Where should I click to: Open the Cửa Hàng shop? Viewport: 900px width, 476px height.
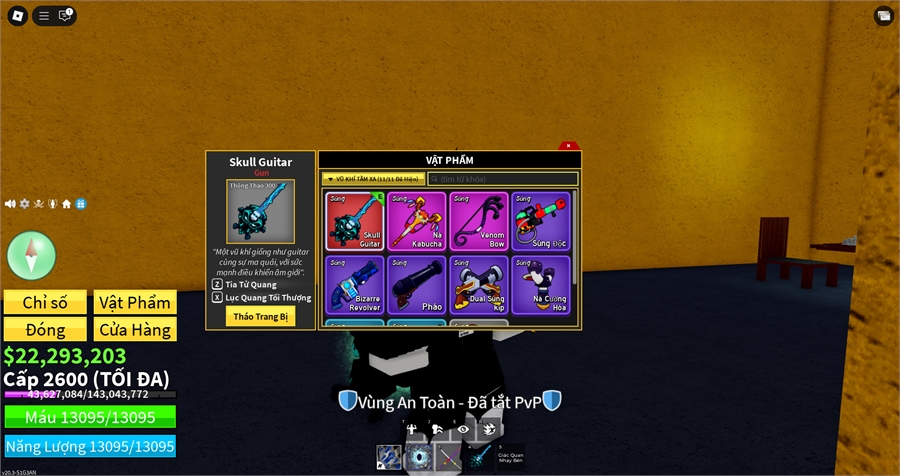coord(135,329)
